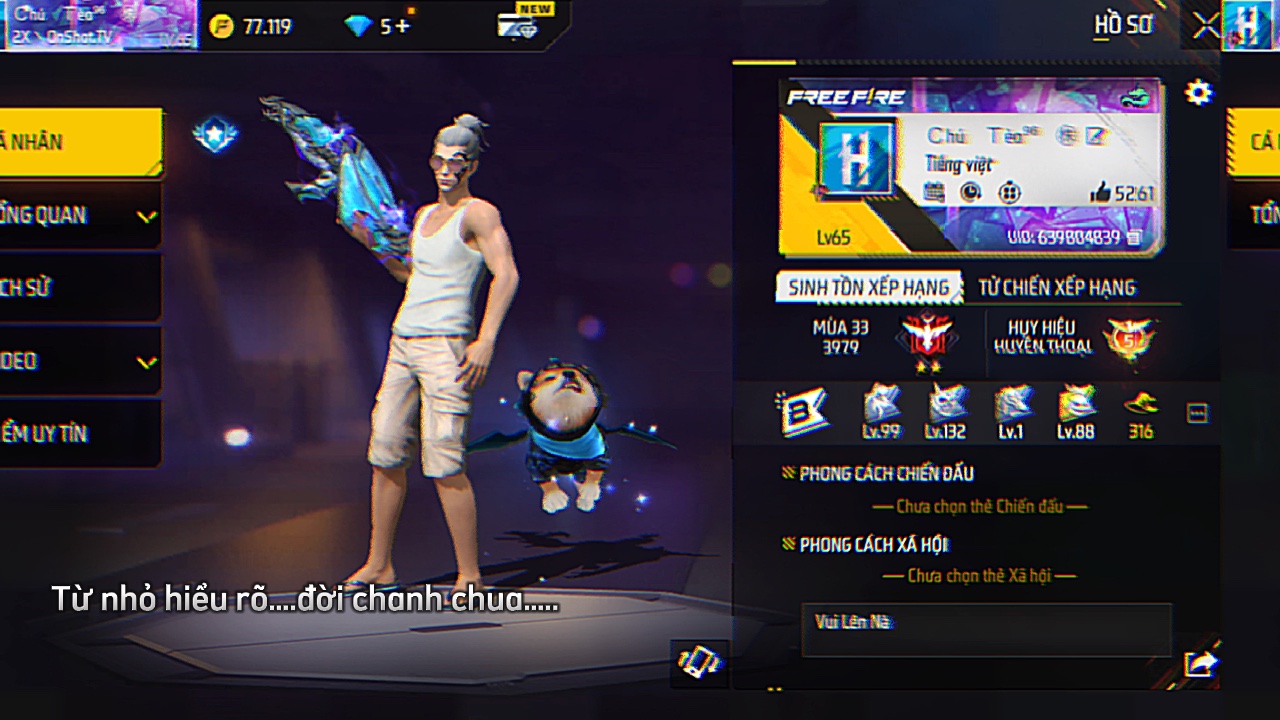The image size is (1280, 720).
Task: Add diamonds with the plus button
Action: point(402,27)
